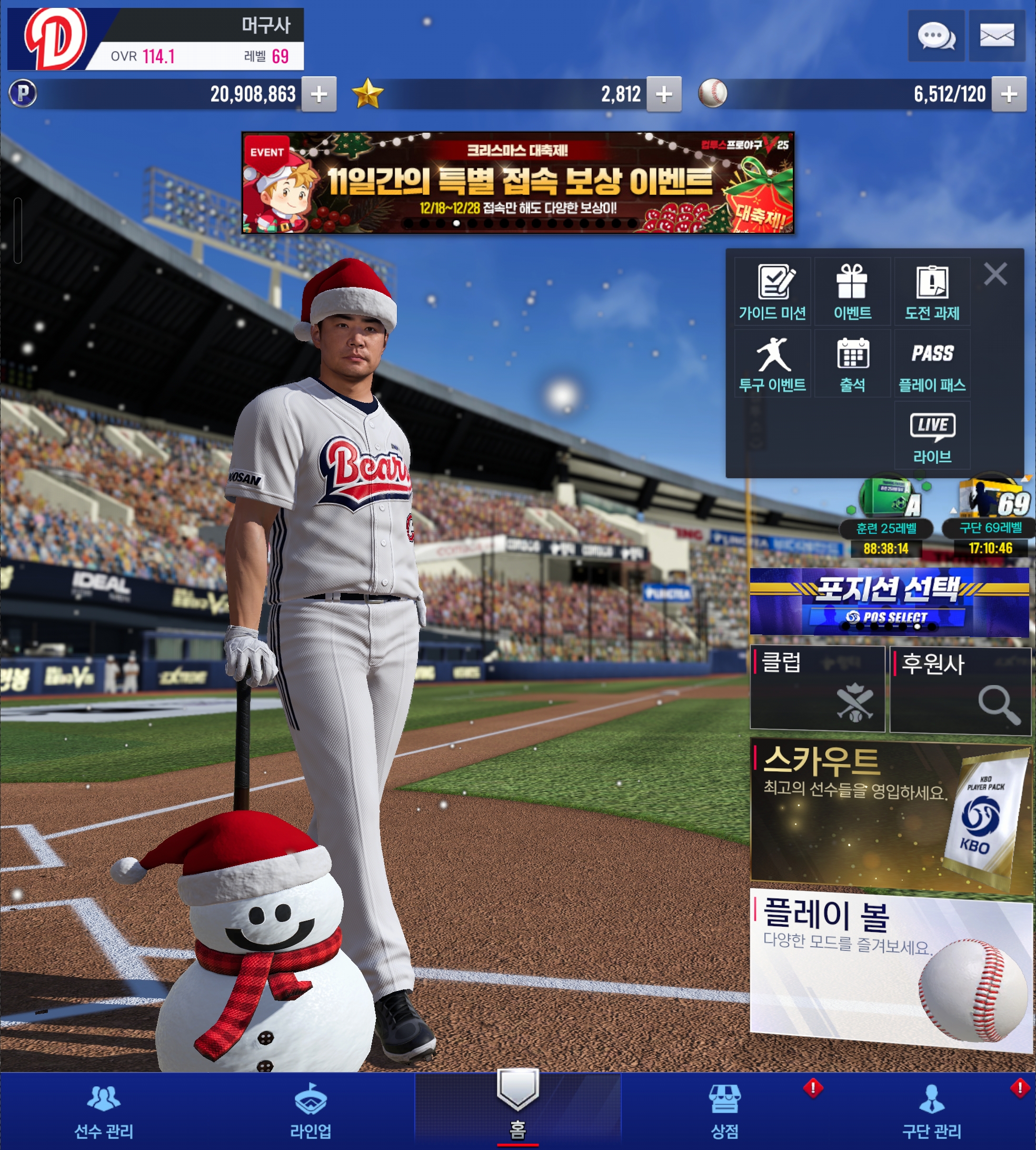Open the mailbox envelope icon
Viewport: 1036px width, 1150px height.
996,36
